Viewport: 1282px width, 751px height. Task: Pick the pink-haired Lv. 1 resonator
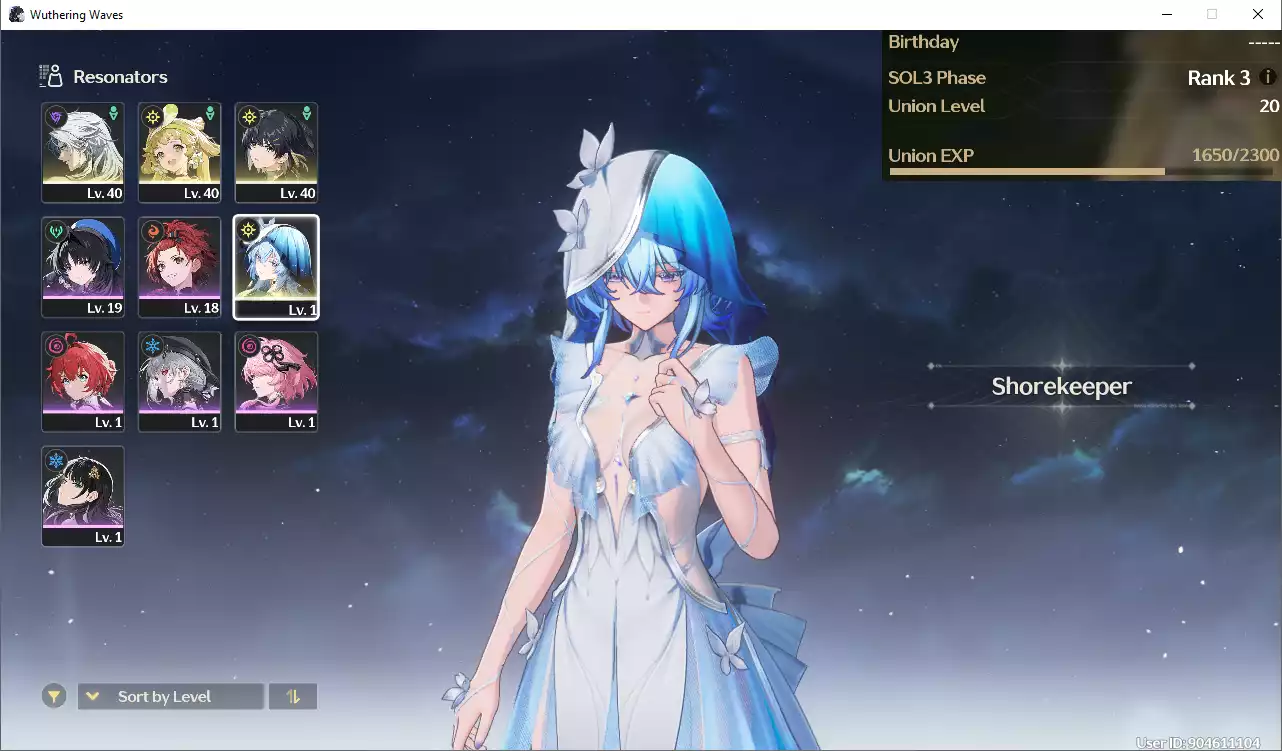[x=276, y=381]
